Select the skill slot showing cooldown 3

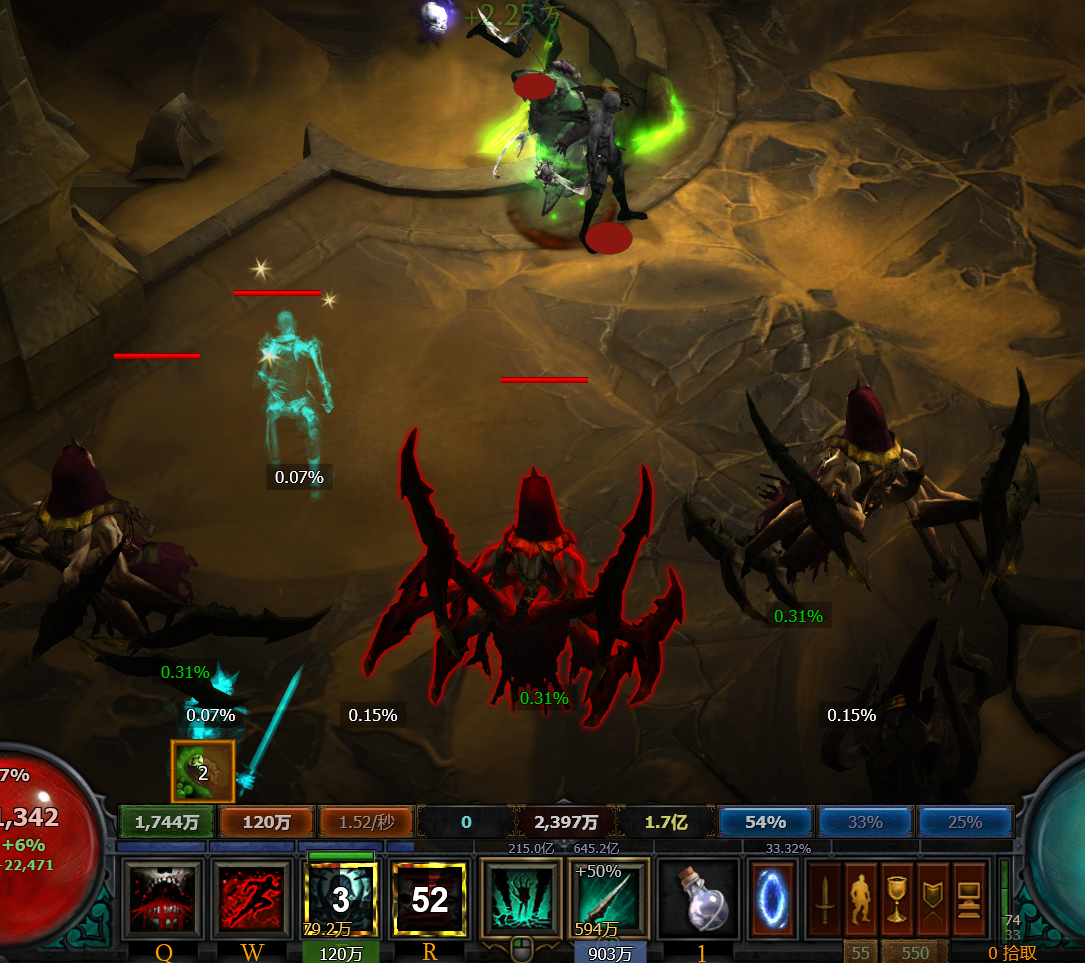[340, 899]
